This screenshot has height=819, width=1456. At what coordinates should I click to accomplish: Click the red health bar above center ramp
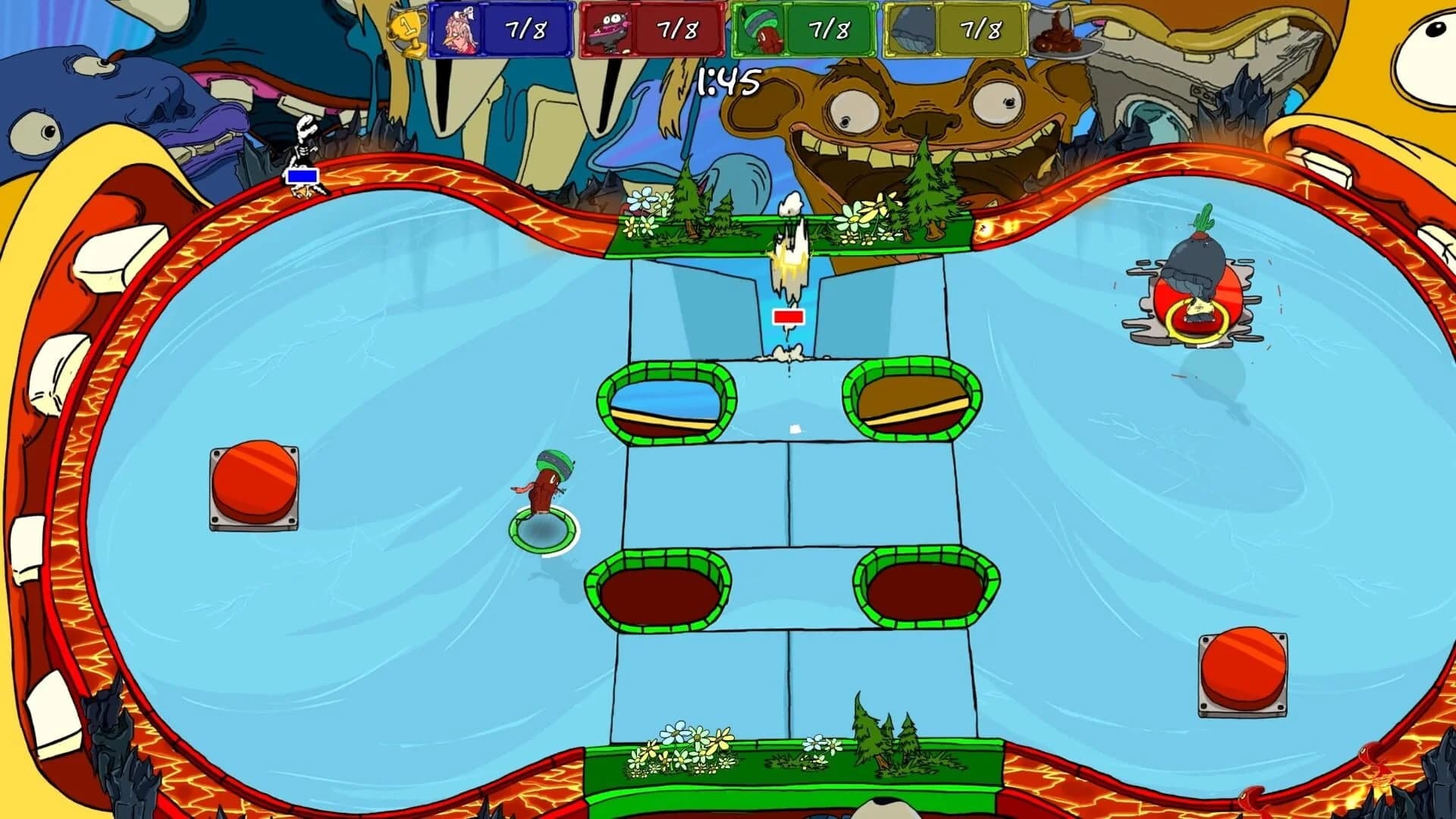(x=788, y=318)
